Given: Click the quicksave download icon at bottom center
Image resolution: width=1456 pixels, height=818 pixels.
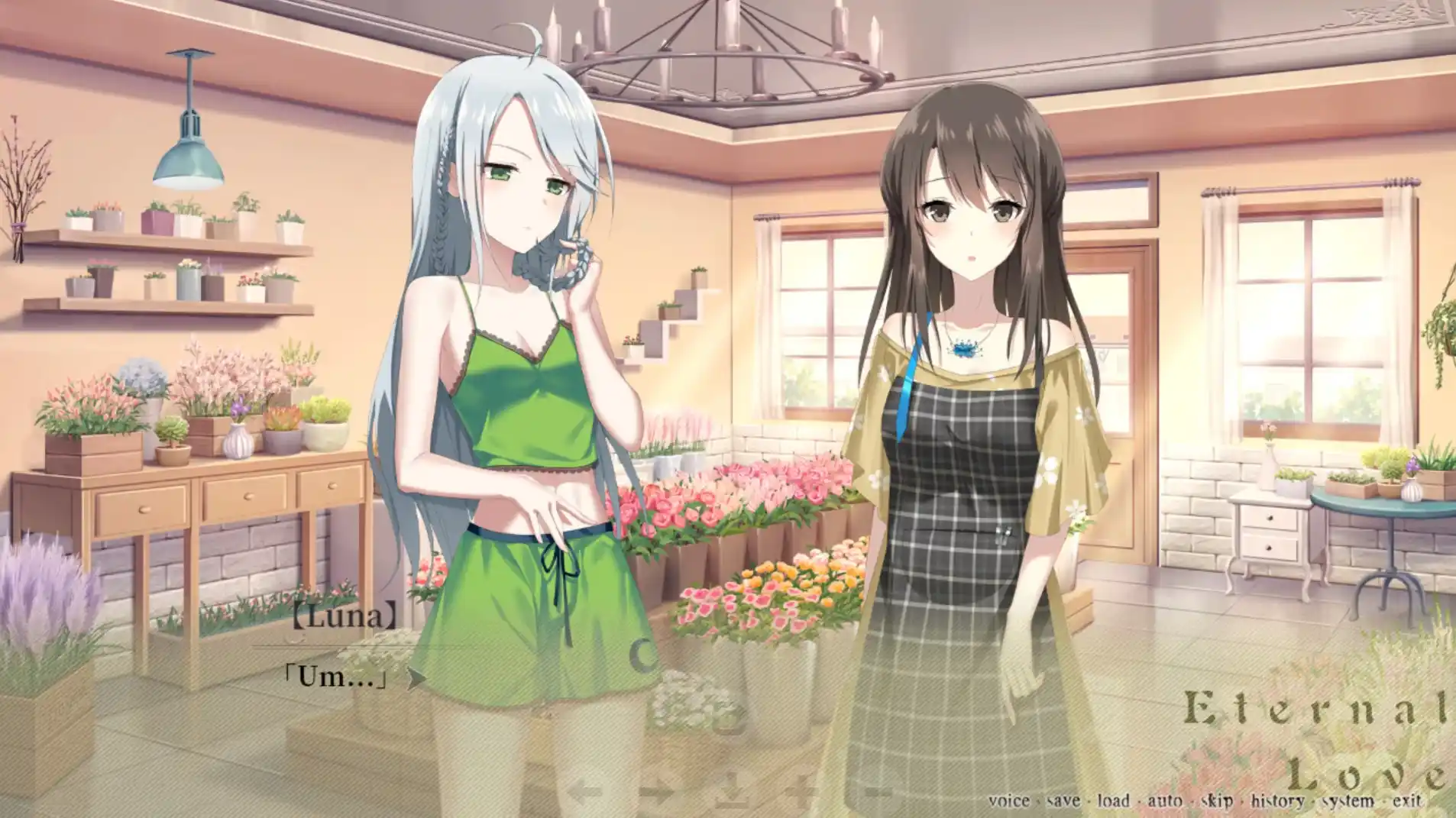Looking at the screenshot, I should (x=733, y=791).
